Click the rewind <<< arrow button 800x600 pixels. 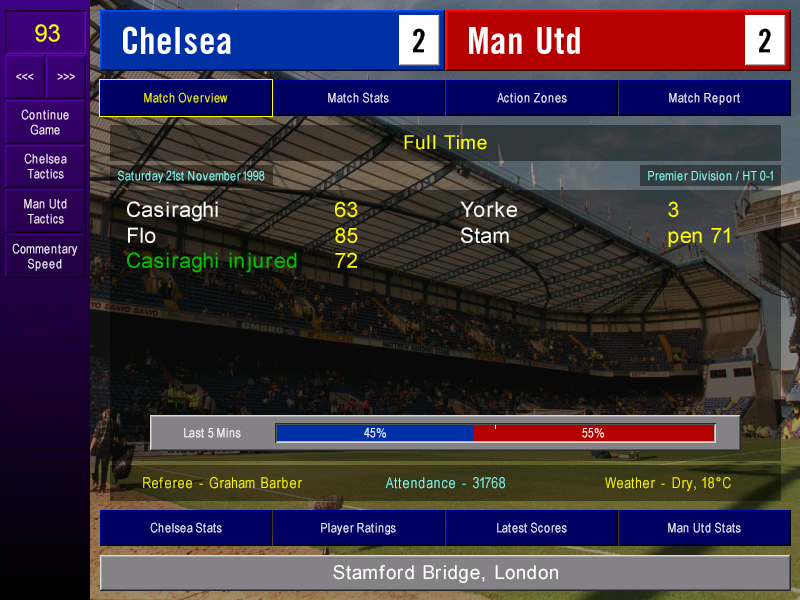click(x=25, y=77)
